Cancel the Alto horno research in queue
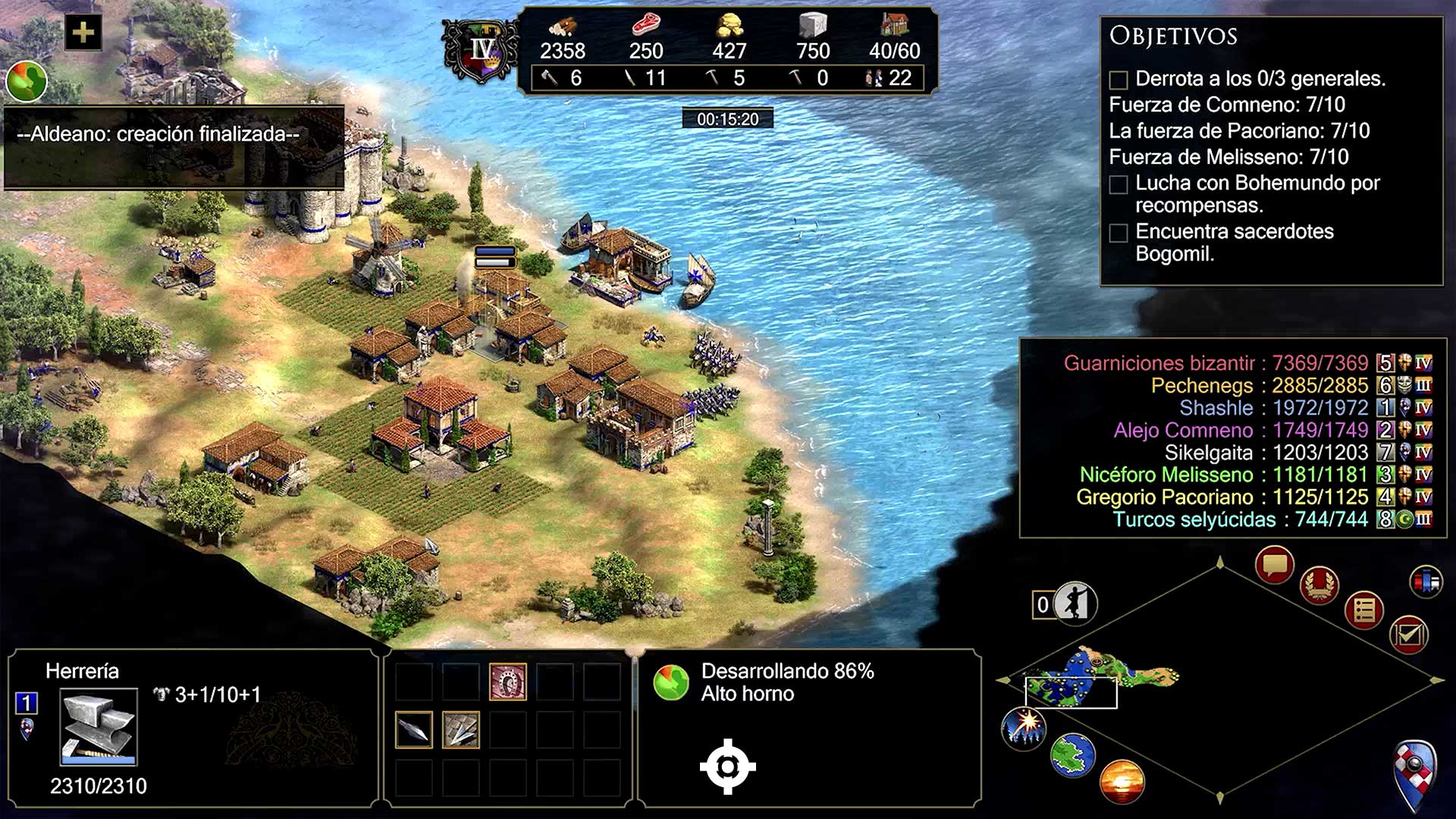 click(x=671, y=682)
